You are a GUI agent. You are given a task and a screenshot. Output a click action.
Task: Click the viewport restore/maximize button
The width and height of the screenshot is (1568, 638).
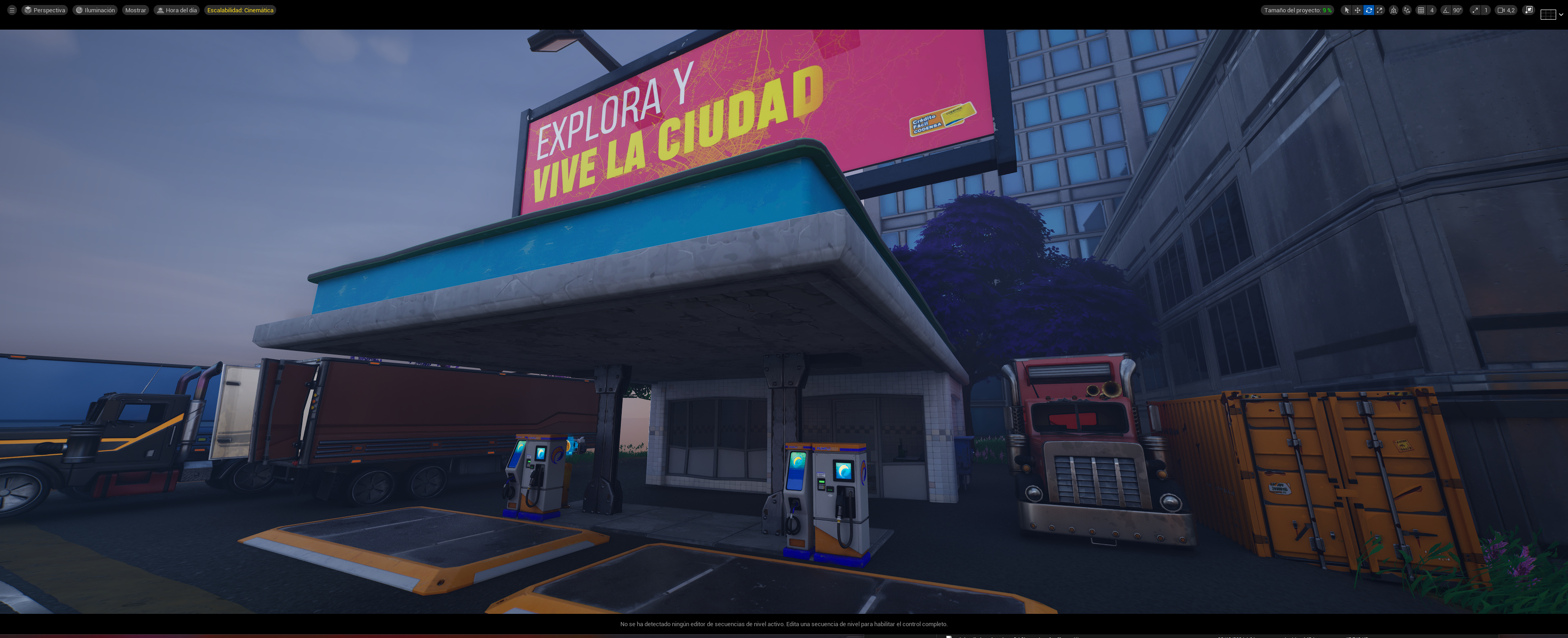(1528, 10)
